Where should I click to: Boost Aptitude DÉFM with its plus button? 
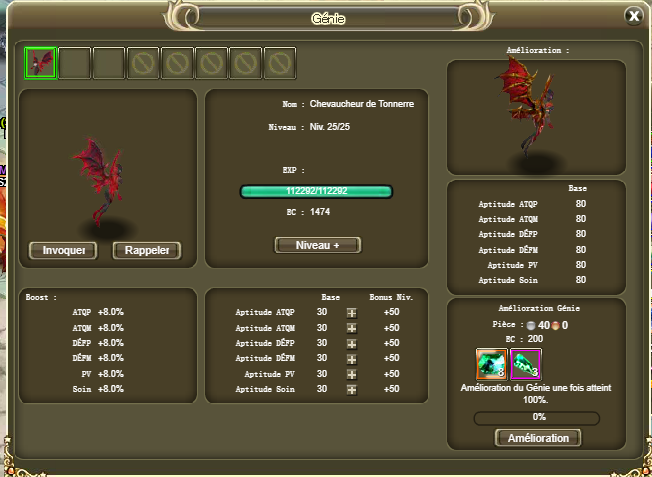click(x=351, y=358)
